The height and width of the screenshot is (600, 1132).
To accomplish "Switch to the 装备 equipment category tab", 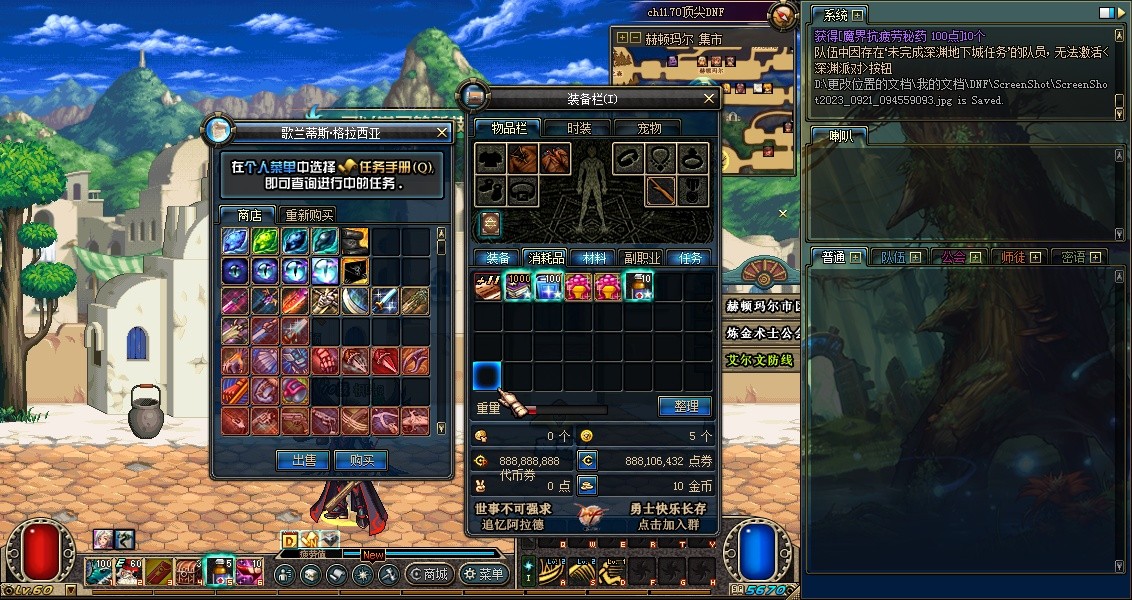I will [x=497, y=258].
